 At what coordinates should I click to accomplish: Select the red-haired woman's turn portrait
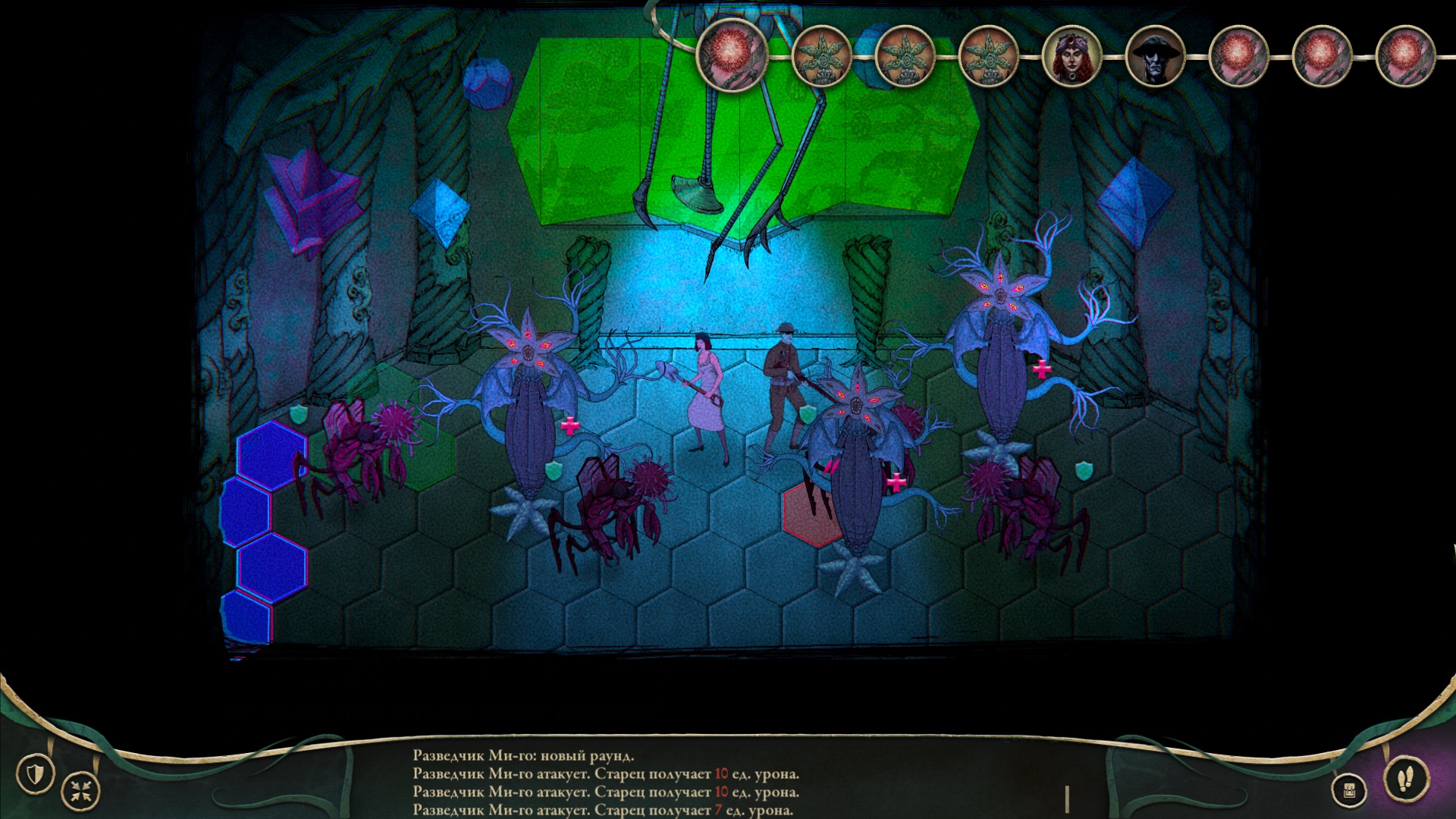pos(1071,57)
